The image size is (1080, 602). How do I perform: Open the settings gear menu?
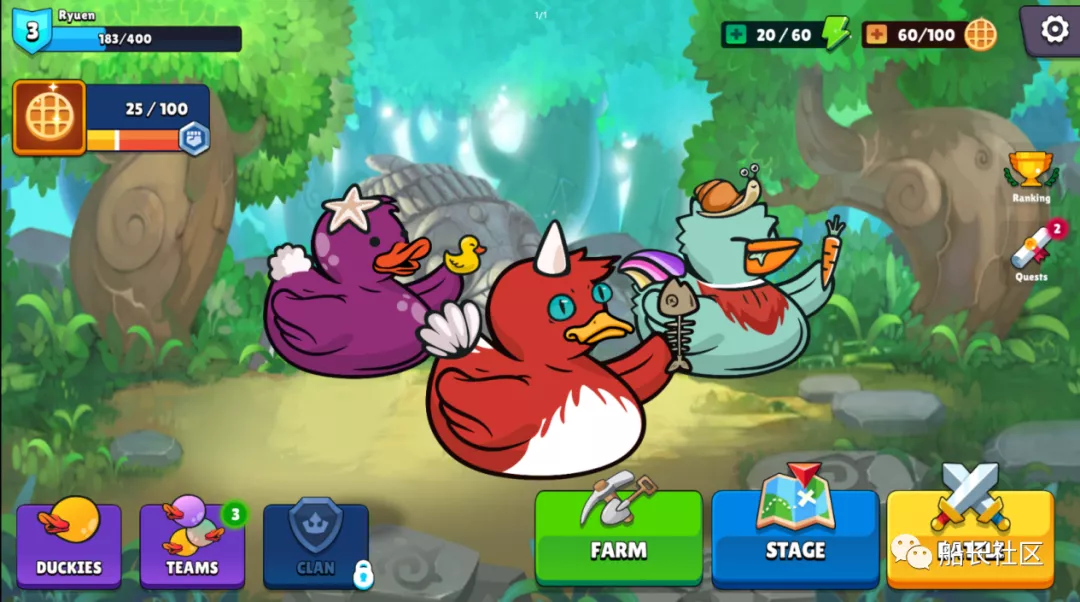click(1054, 30)
